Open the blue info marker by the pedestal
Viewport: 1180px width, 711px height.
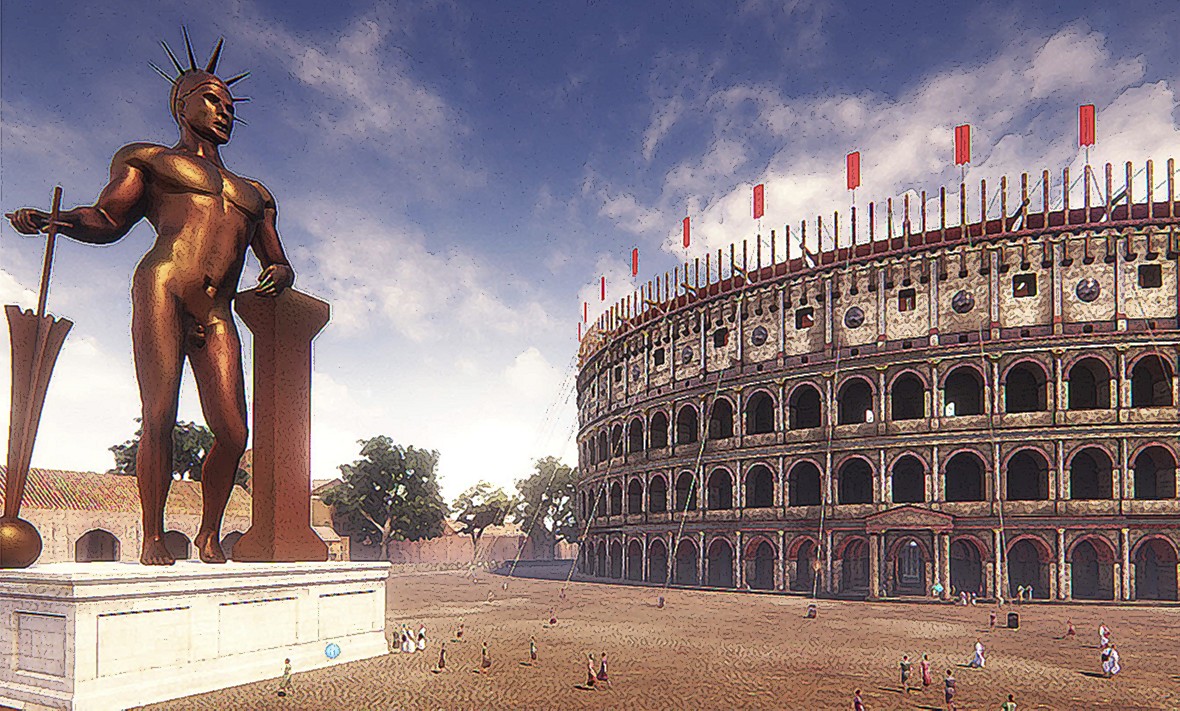click(x=333, y=651)
